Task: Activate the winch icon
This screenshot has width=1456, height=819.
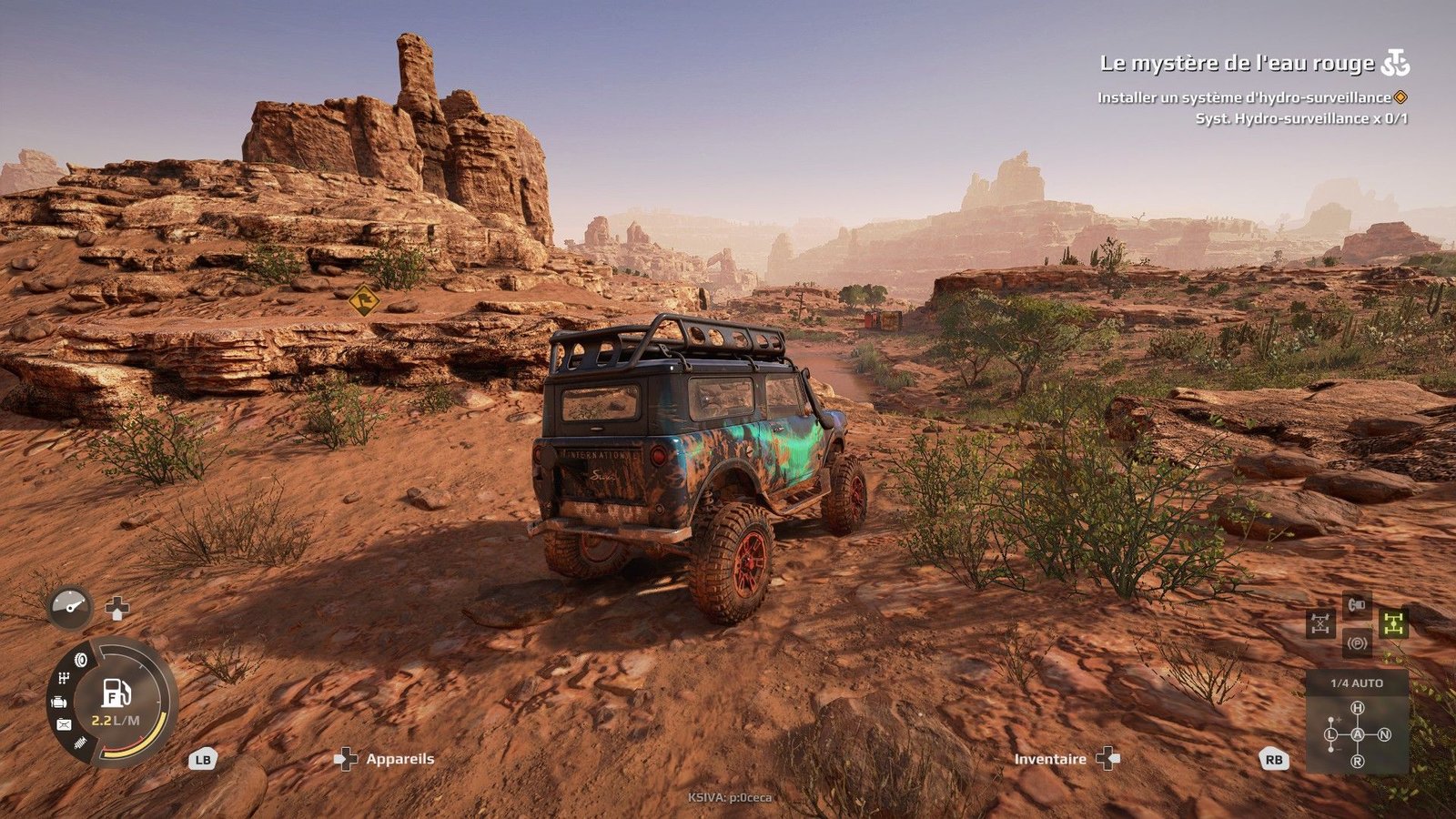Action: (x=1357, y=604)
